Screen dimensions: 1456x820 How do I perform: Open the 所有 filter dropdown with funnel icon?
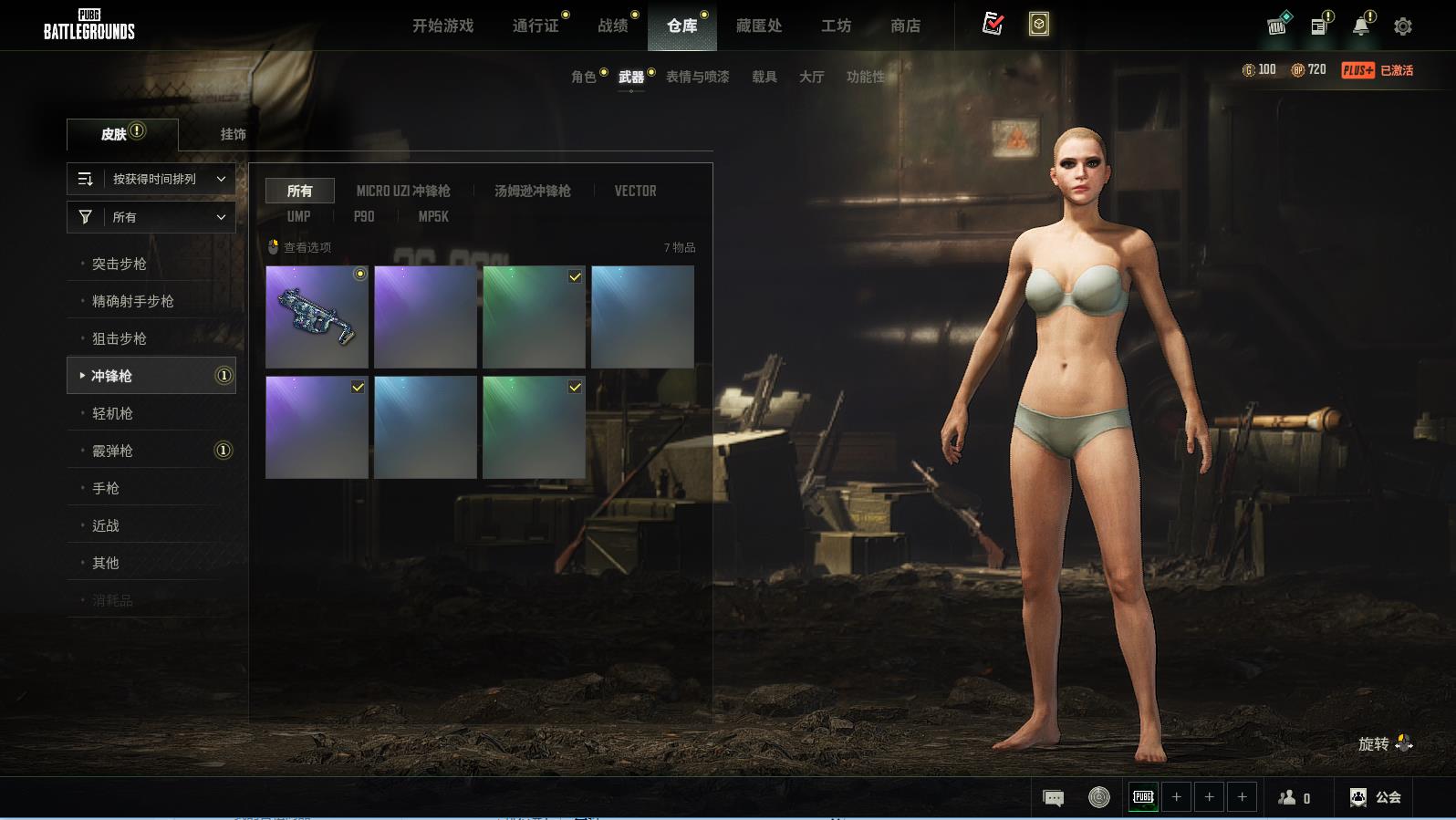tap(151, 217)
